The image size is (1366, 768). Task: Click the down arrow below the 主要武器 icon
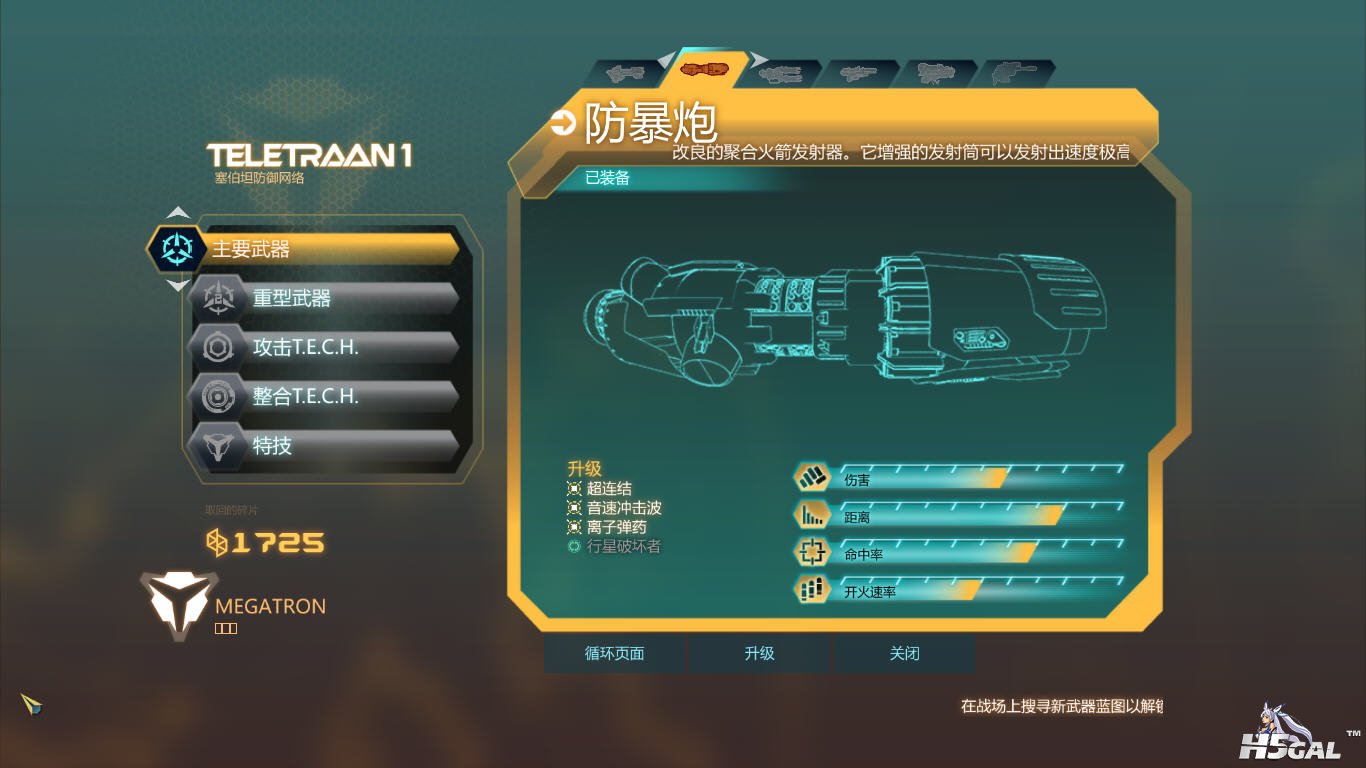[x=178, y=286]
